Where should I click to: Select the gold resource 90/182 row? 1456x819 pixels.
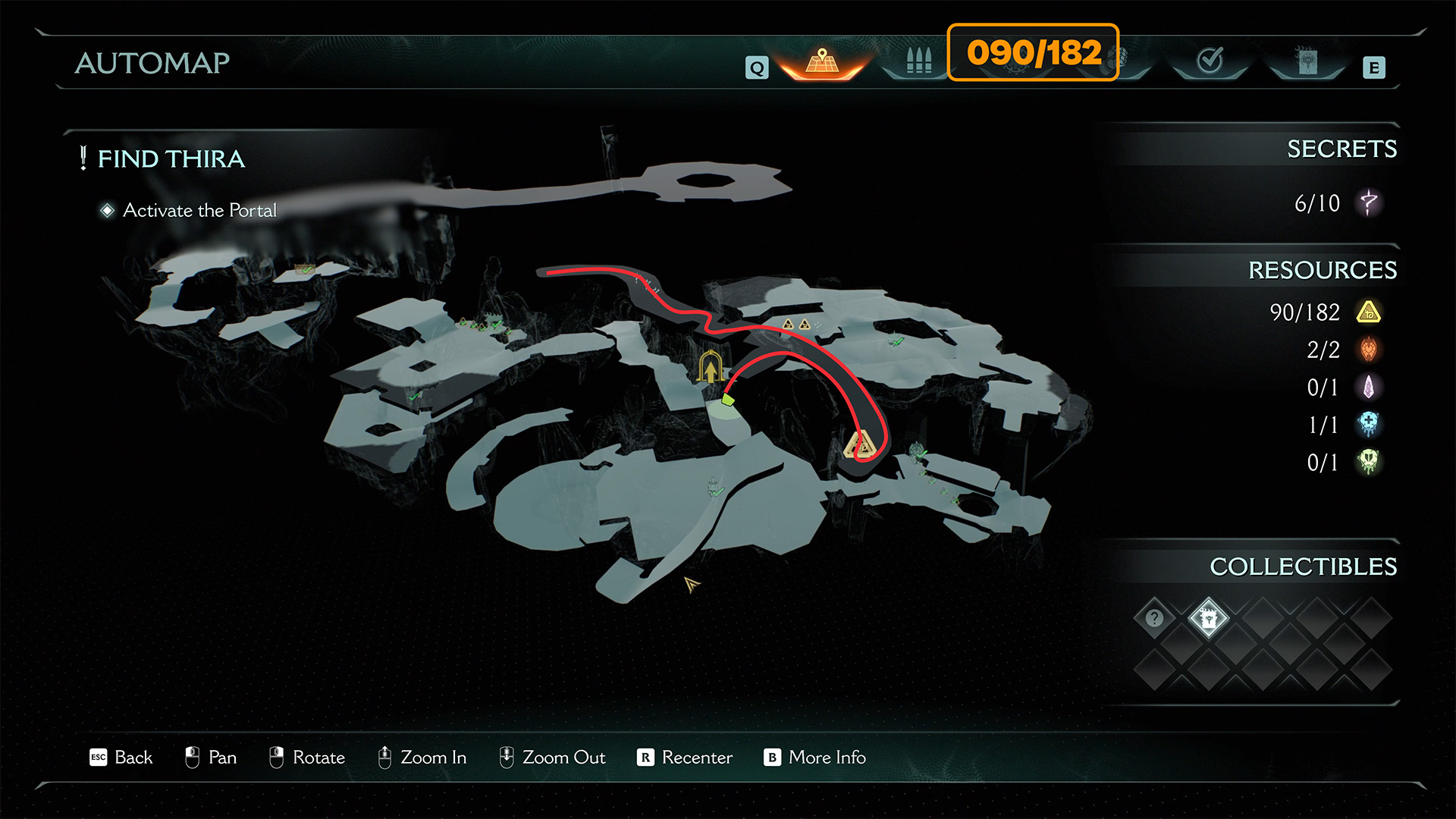pyautogui.click(x=1324, y=312)
